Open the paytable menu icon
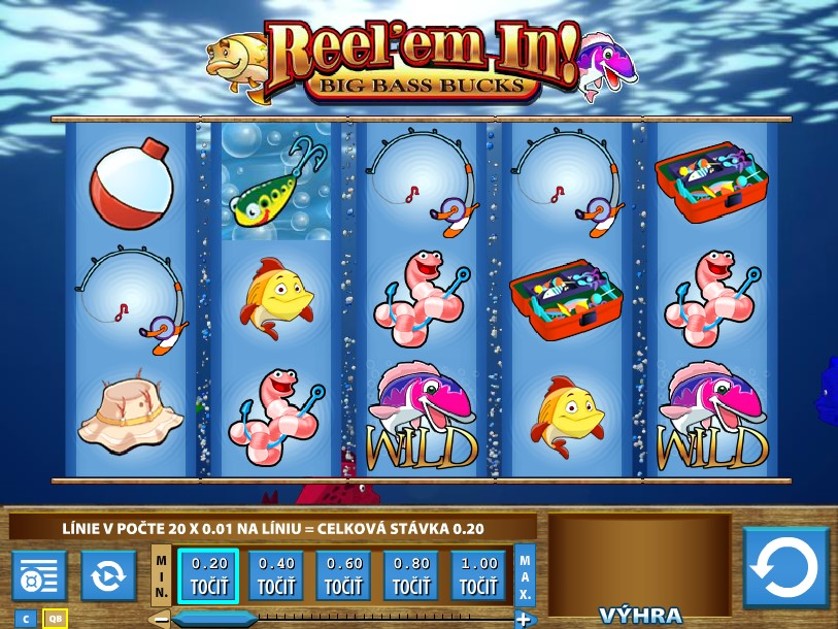 point(39,576)
